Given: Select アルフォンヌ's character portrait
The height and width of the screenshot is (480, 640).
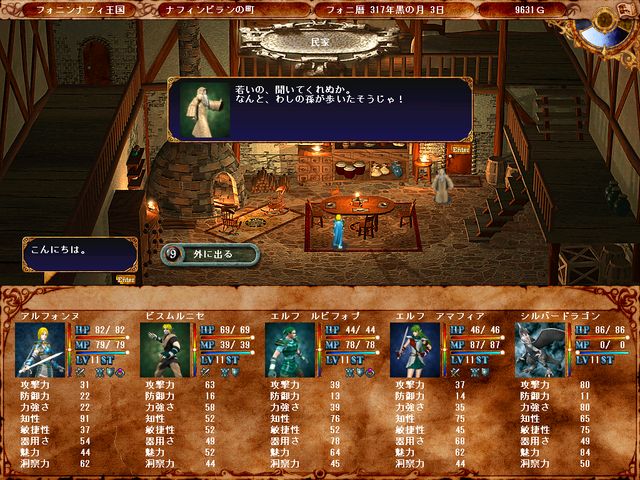Looking at the screenshot, I should coord(41,350).
